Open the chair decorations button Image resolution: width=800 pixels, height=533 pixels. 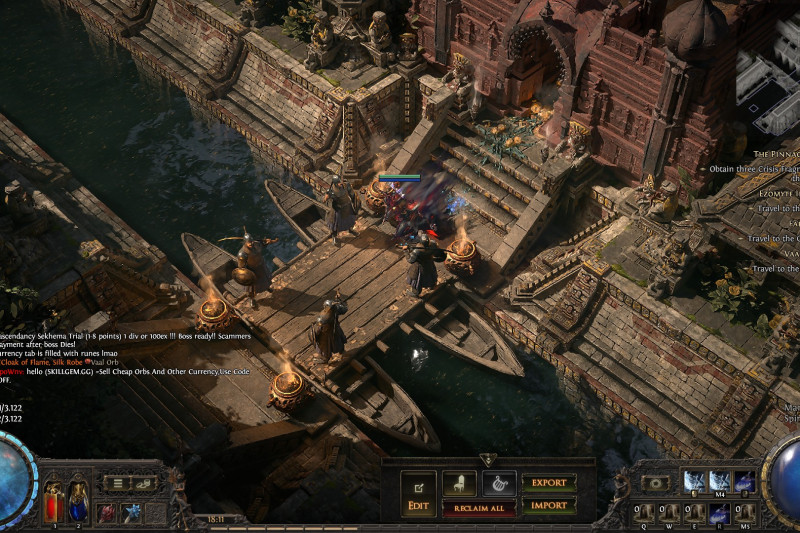coord(458,484)
